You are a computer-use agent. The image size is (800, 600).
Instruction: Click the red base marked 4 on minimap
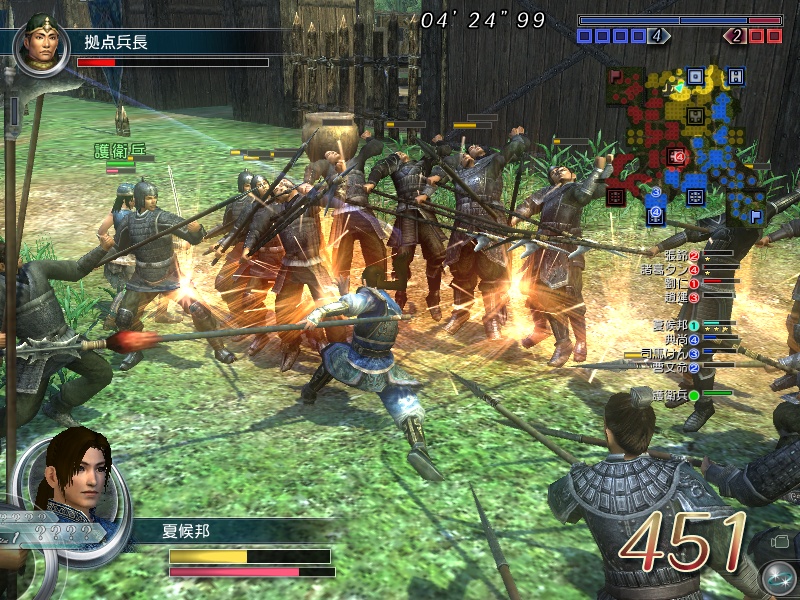tap(676, 156)
